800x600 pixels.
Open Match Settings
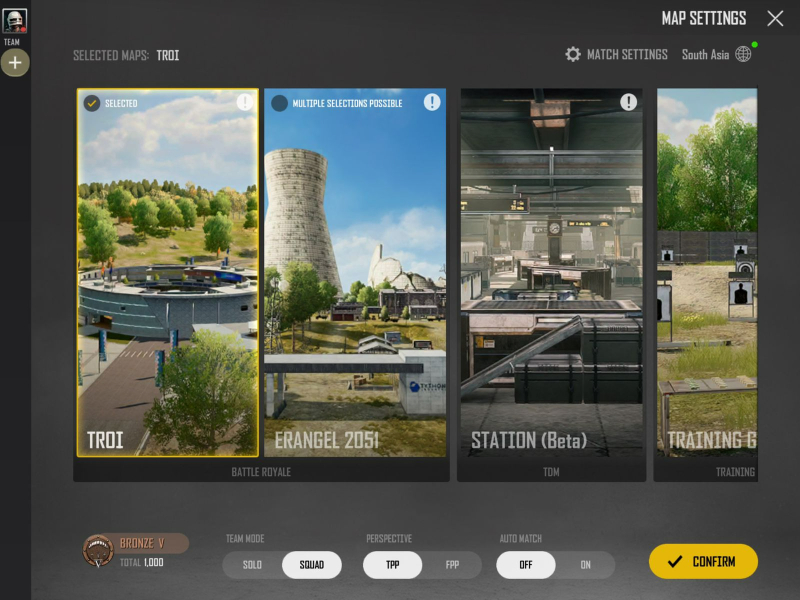click(x=616, y=54)
